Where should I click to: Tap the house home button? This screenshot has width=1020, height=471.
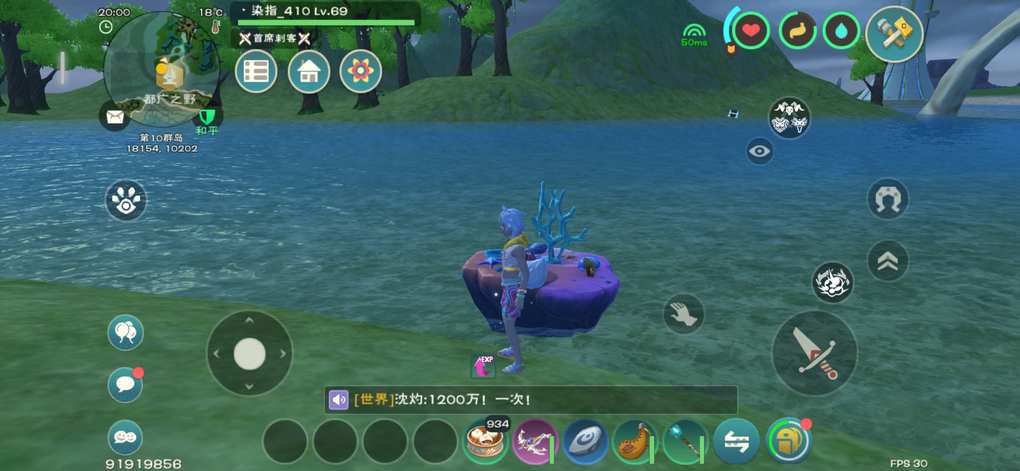[x=309, y=72]
